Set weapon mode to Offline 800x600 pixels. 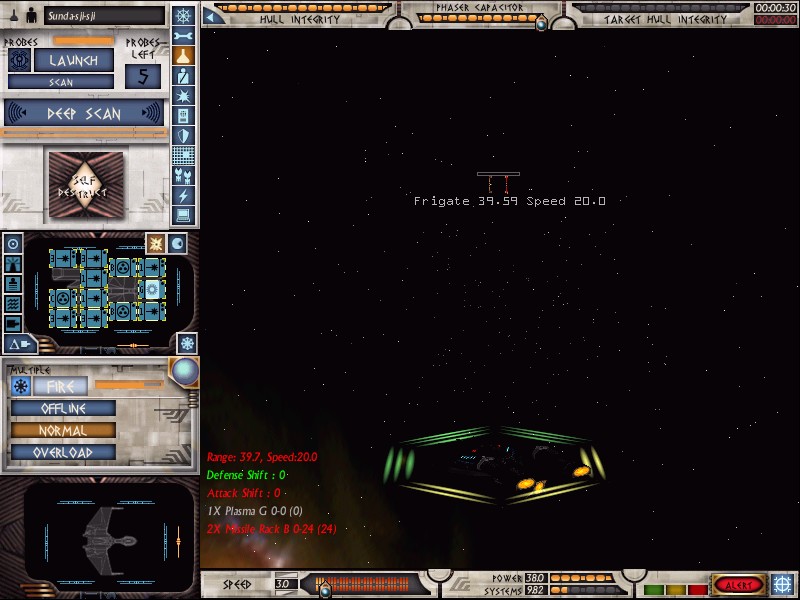63,409
